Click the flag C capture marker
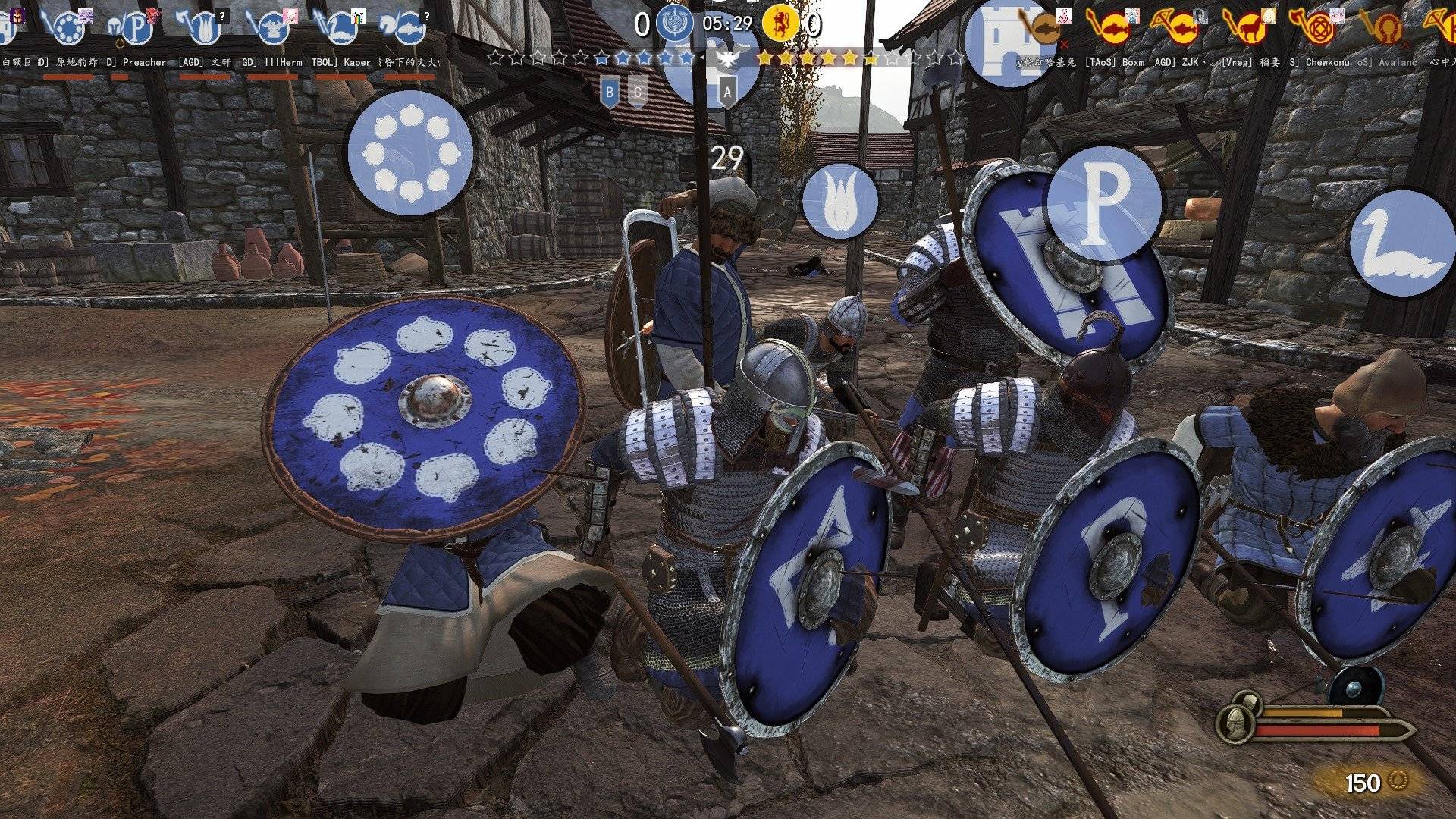Image resolution: width=1456 pixels, height=819 pixels. click(x=639, y=93)
